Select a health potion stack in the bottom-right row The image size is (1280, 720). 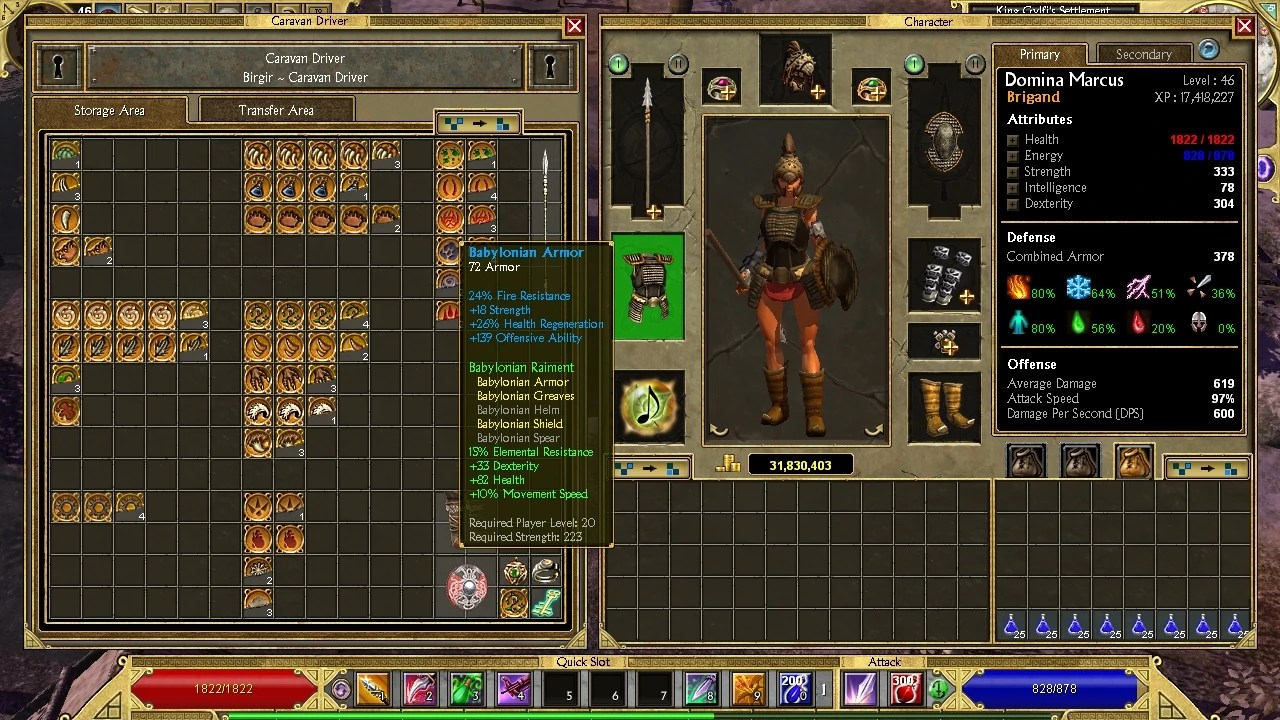click(1013, 627)
